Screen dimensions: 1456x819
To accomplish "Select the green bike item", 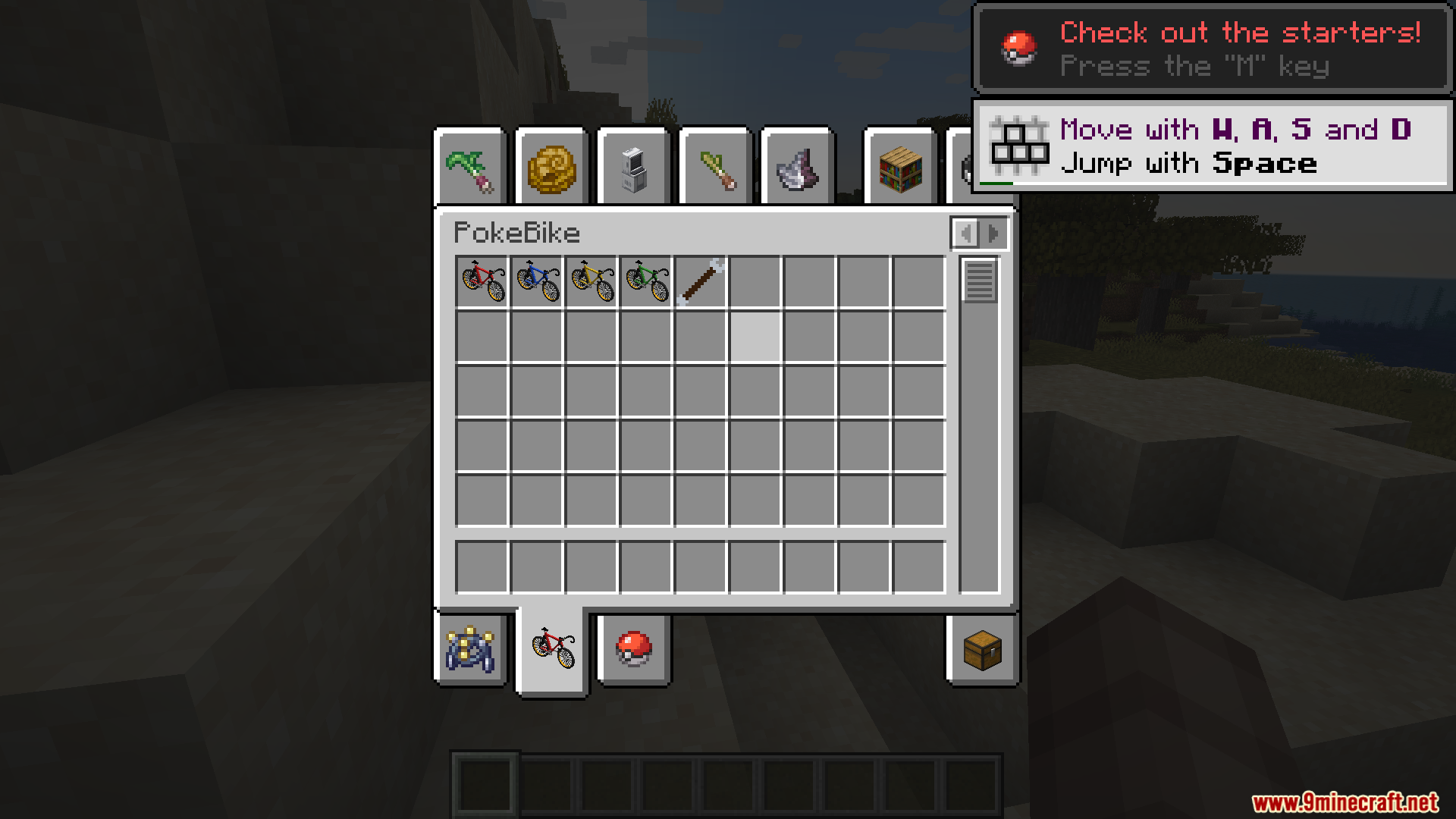I will pos(645,281).
